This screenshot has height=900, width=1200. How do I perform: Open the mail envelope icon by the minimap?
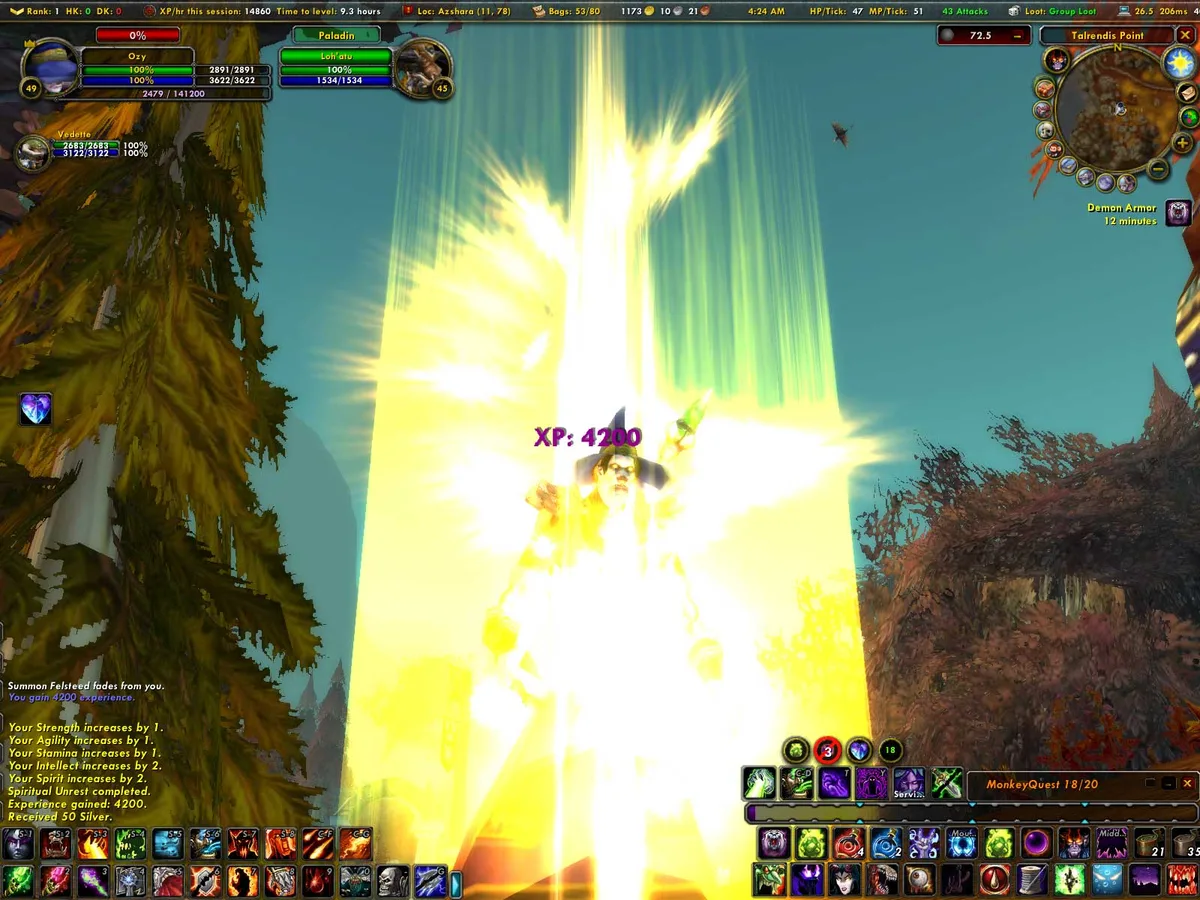tap(1188, 93)
